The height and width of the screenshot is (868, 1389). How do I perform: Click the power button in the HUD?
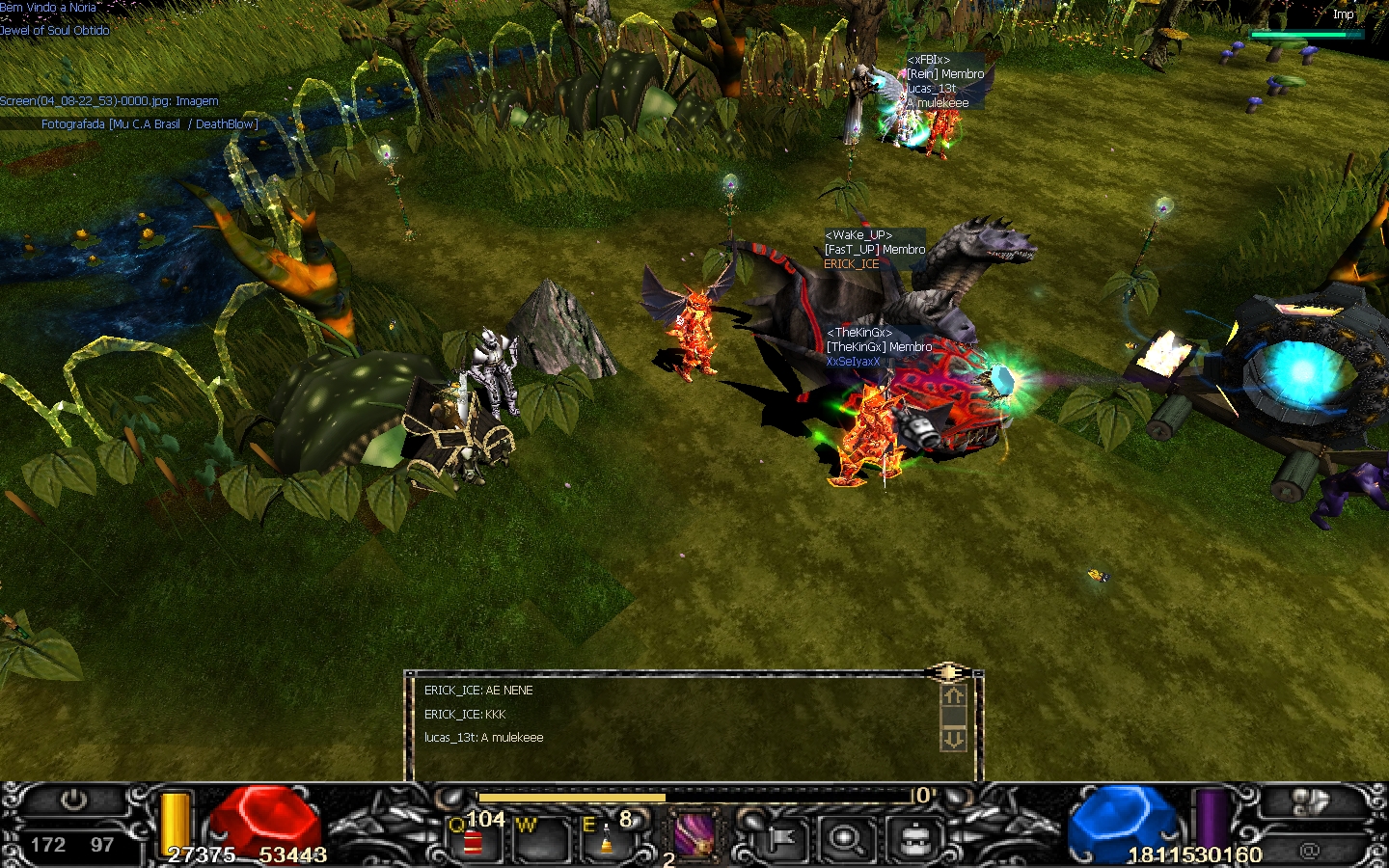click(73, 801)
